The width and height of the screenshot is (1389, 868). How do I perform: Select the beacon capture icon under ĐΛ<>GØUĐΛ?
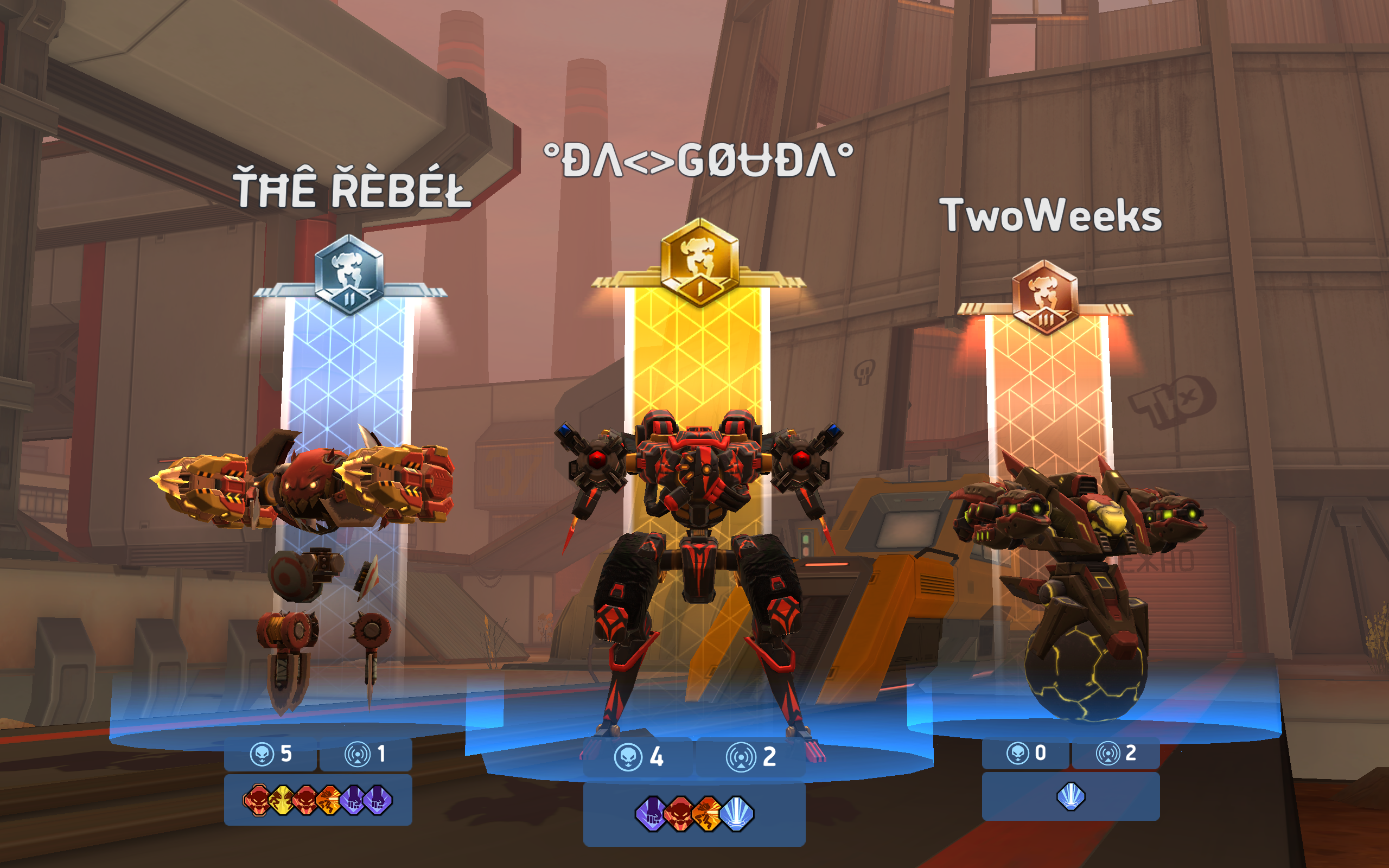coord(743,756)
